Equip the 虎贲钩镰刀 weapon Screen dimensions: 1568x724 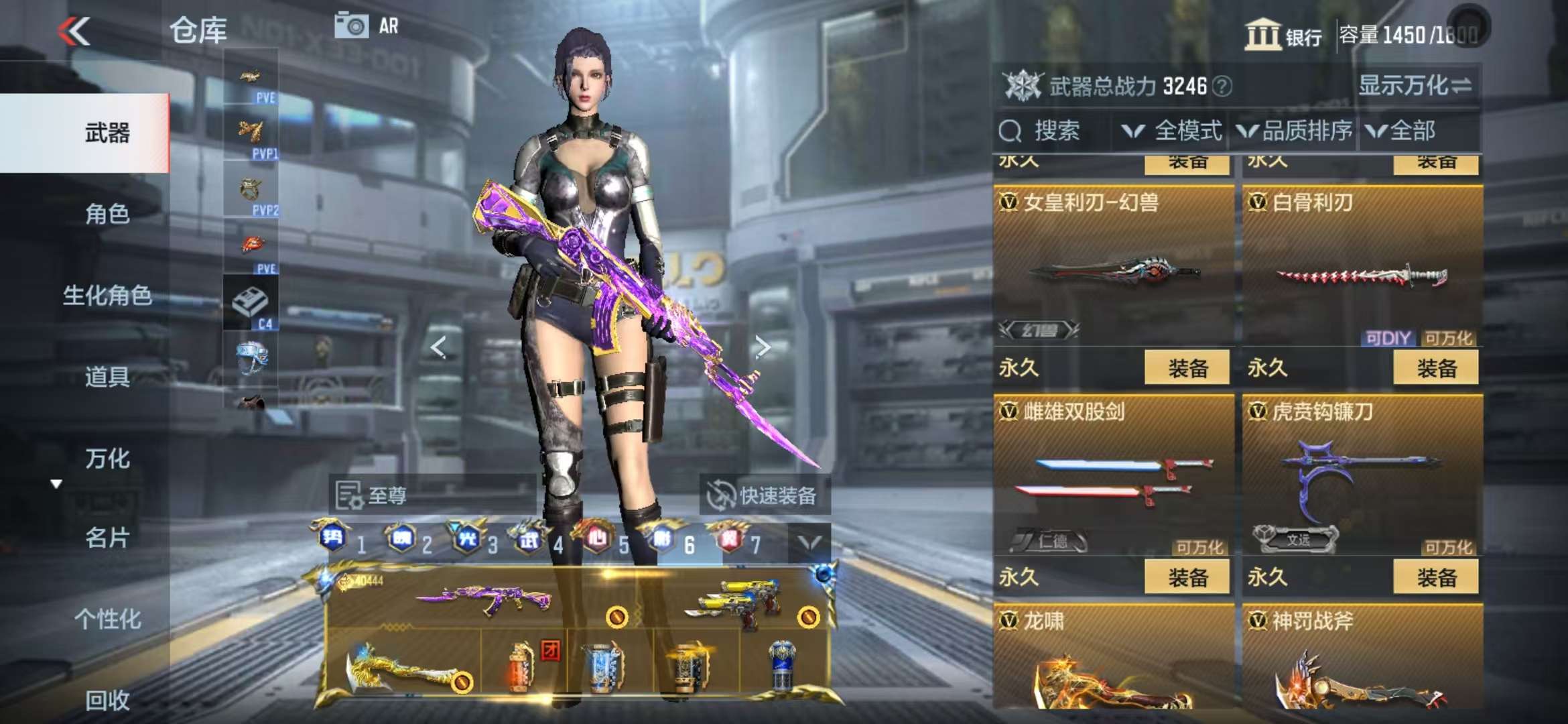[1435, 577]
